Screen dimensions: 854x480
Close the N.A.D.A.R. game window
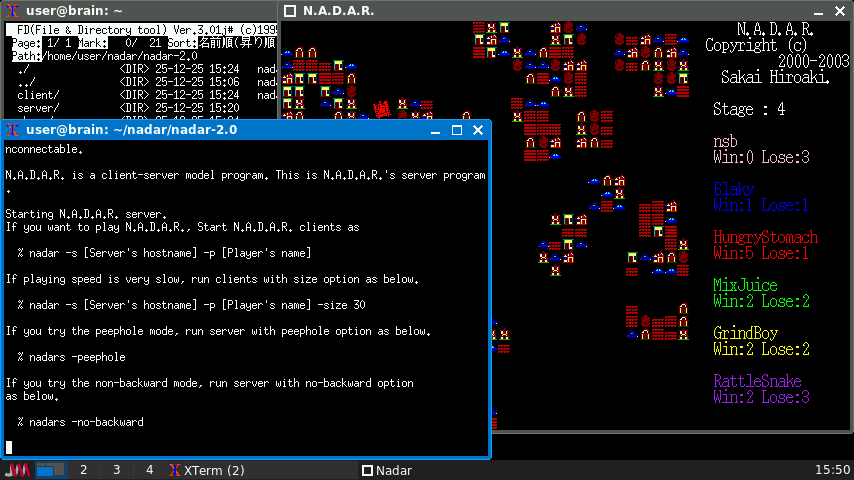click(840, 11)
